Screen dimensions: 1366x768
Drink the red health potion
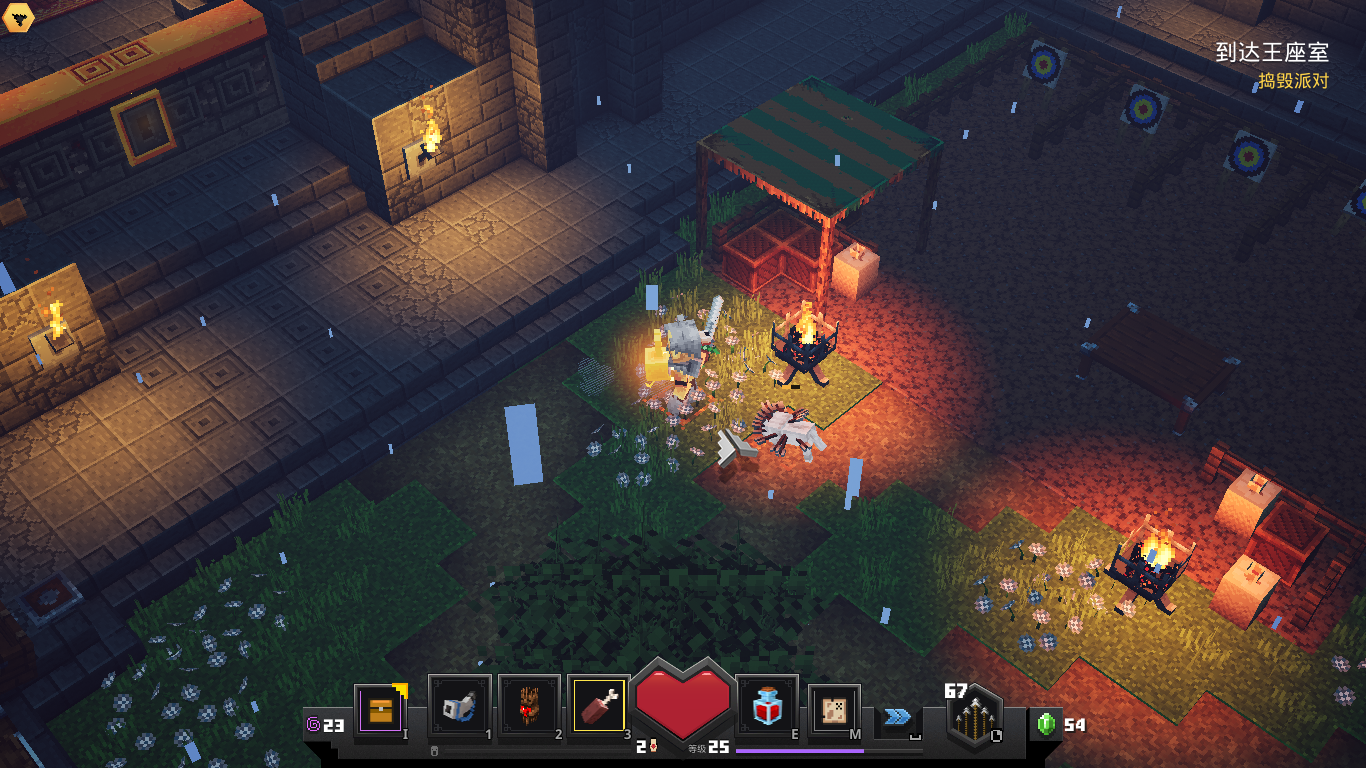(767, 708)
